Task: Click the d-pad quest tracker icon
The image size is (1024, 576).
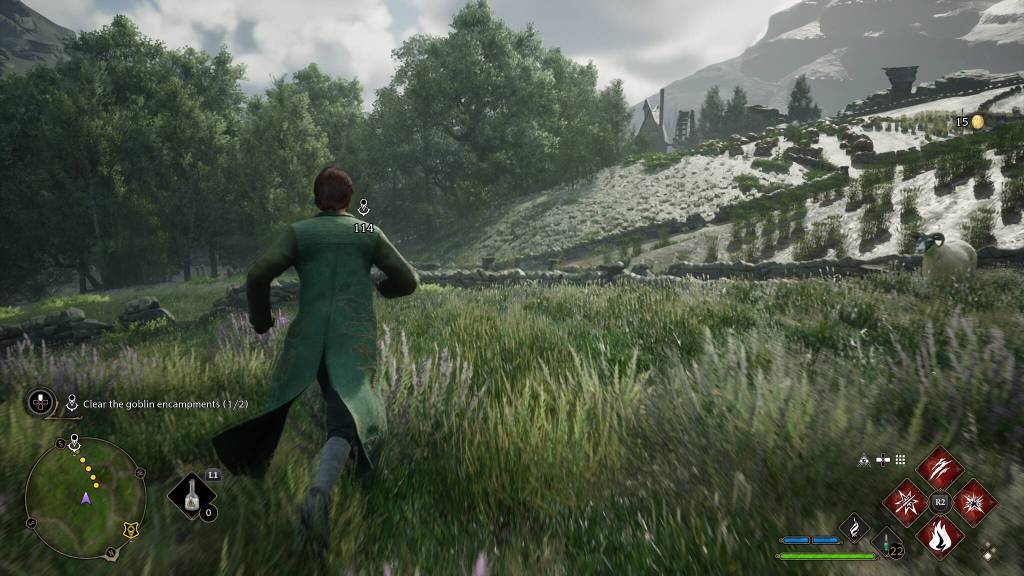Action: (x=41, y=403)
